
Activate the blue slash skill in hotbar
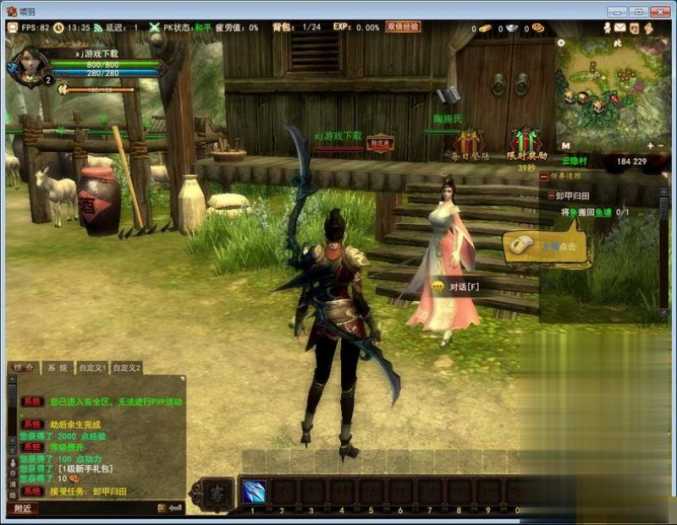tap(253, 491)
